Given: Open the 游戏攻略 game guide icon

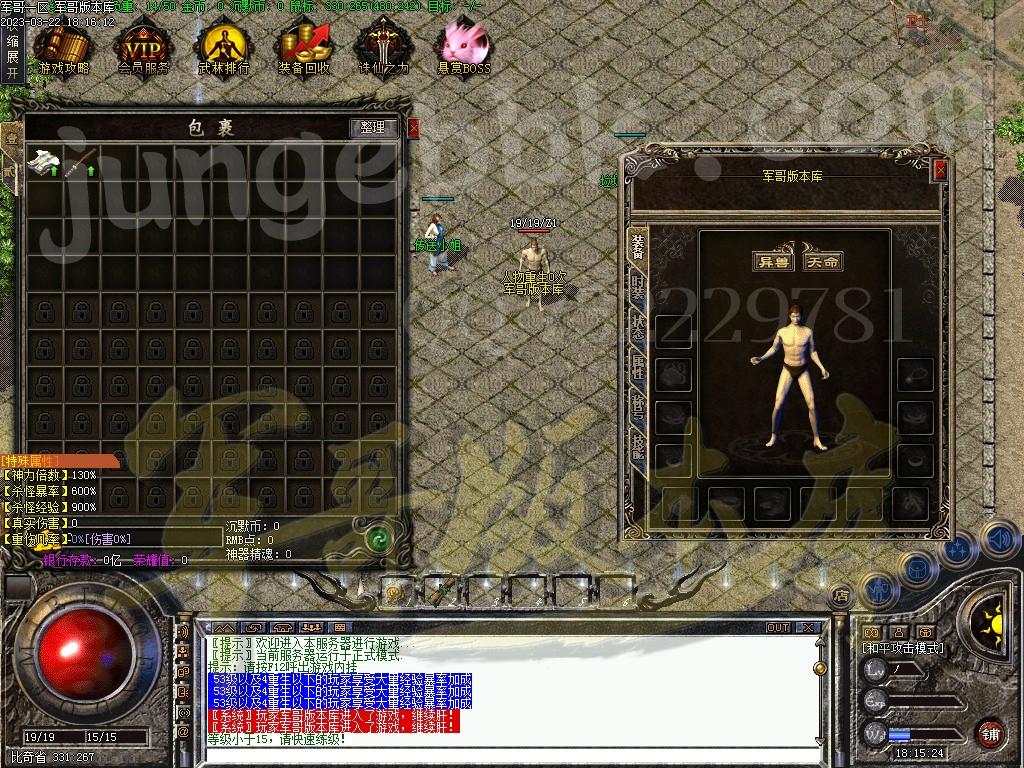Looking at the screenshot, I should coord(63,50).
